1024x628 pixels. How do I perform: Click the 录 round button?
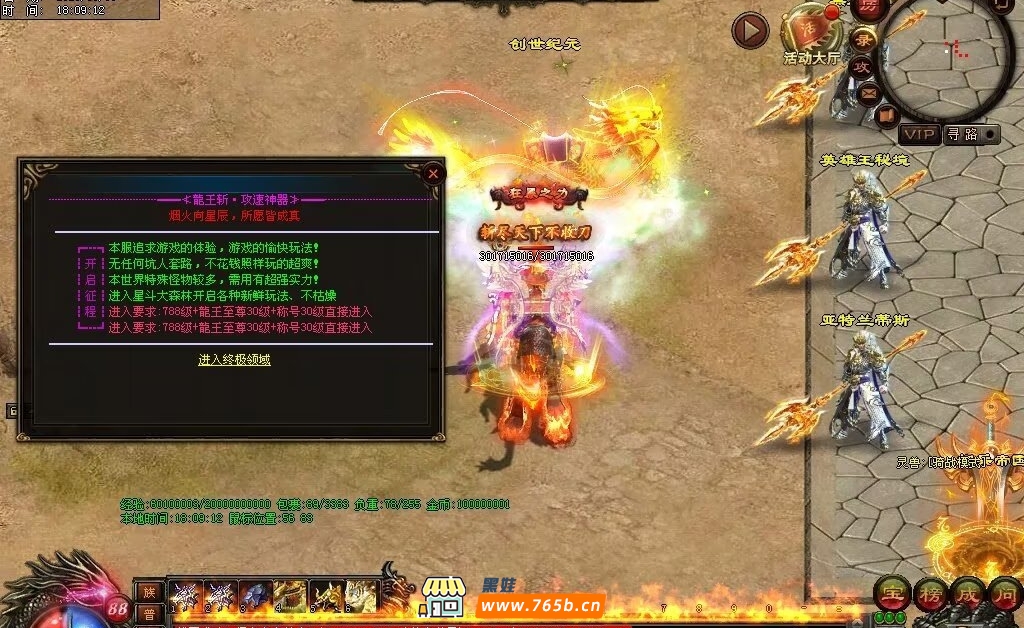865,40
